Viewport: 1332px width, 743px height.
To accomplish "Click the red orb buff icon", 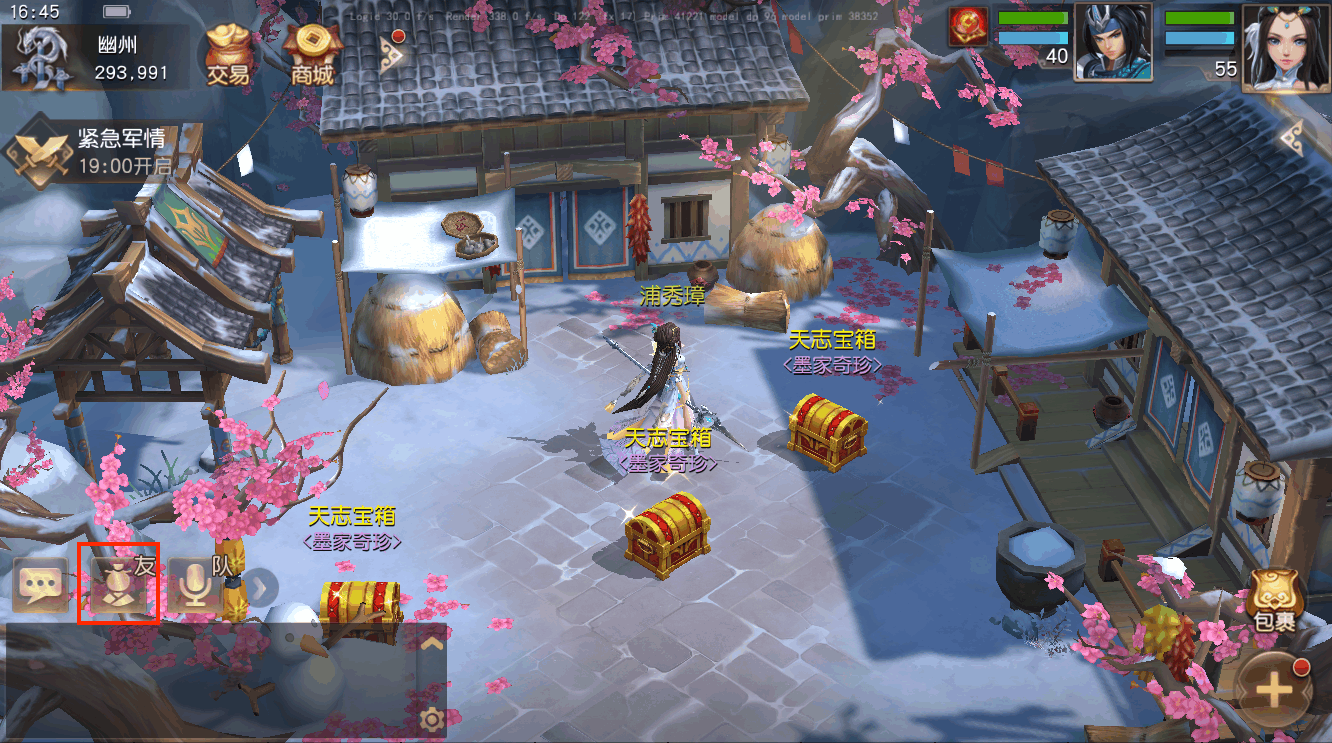I will [x=968, y=27].
